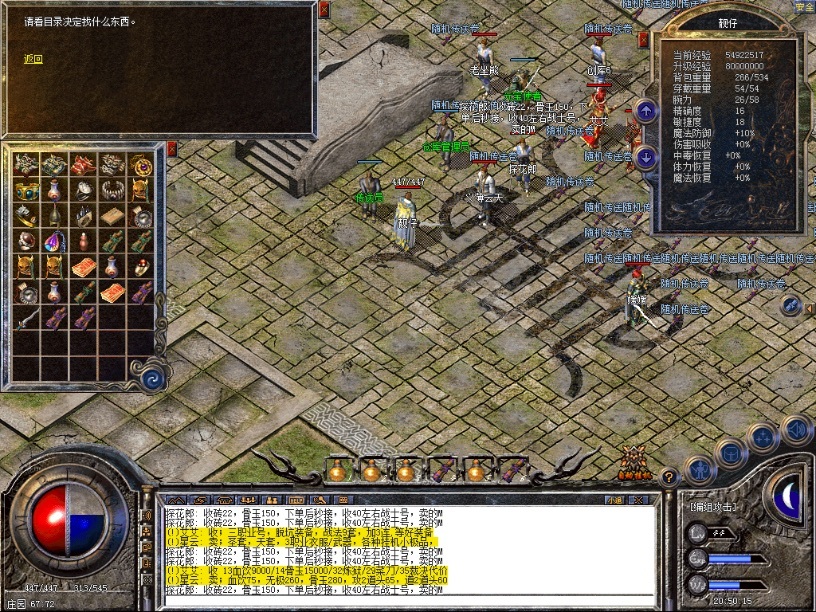Image resolution: width=816 pixels, height=612 pixels.
Task: Select the sword item in the inventory
Action: pyautogui.click(x=27, y=319)
